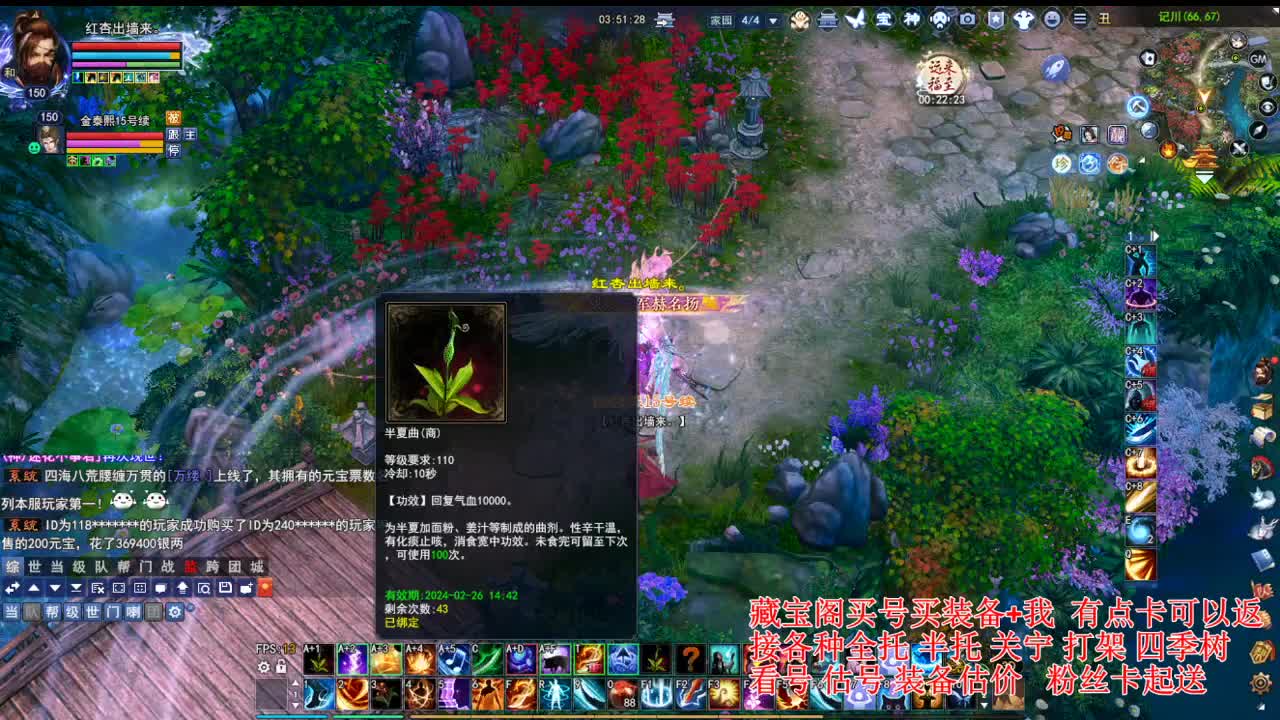Open the hammer skill icon left of the minimap
Screen dimensions: 1280x720
point(1137,105)
